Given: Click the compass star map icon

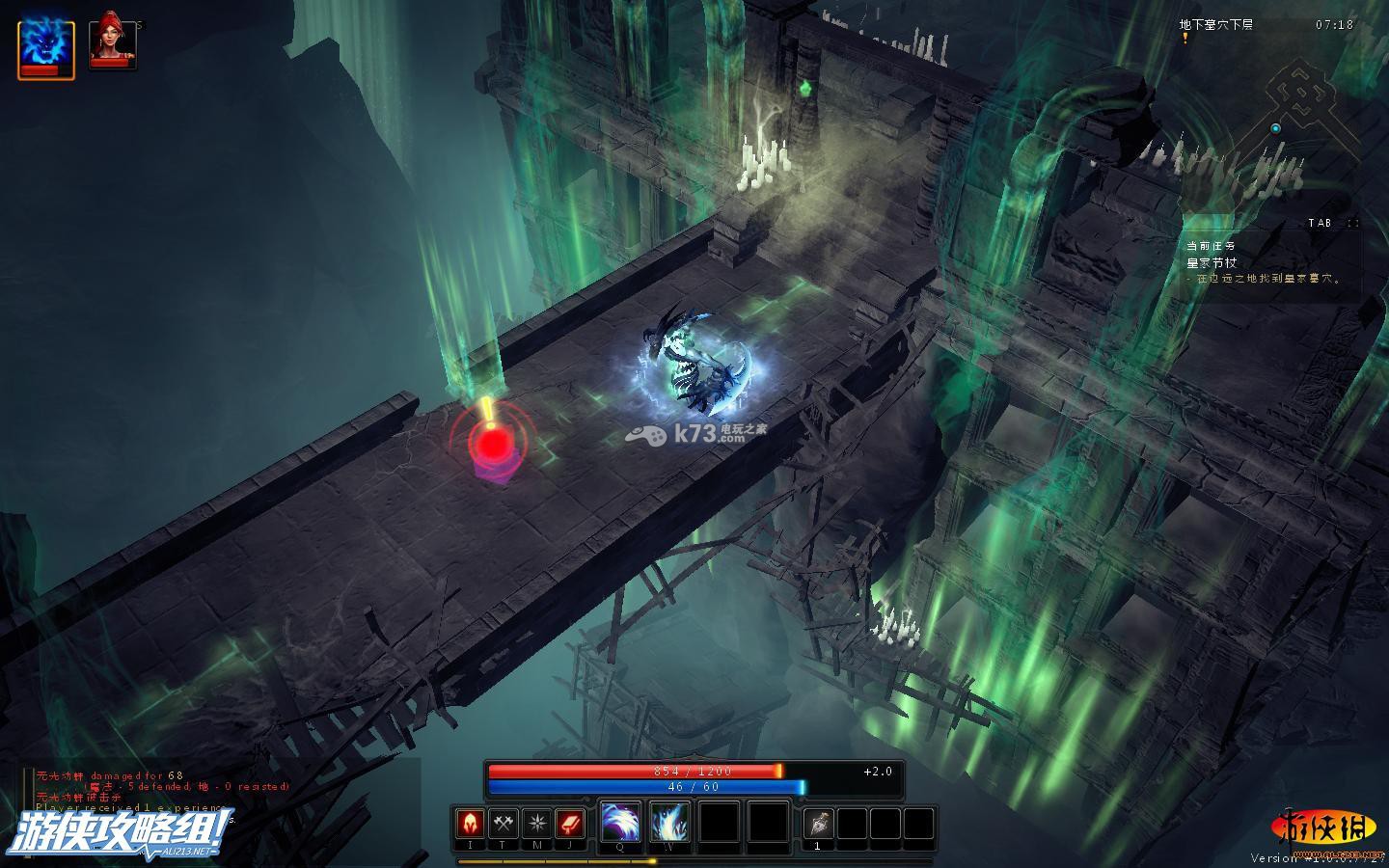Looking at the screenshot, I should coord(536,824).
